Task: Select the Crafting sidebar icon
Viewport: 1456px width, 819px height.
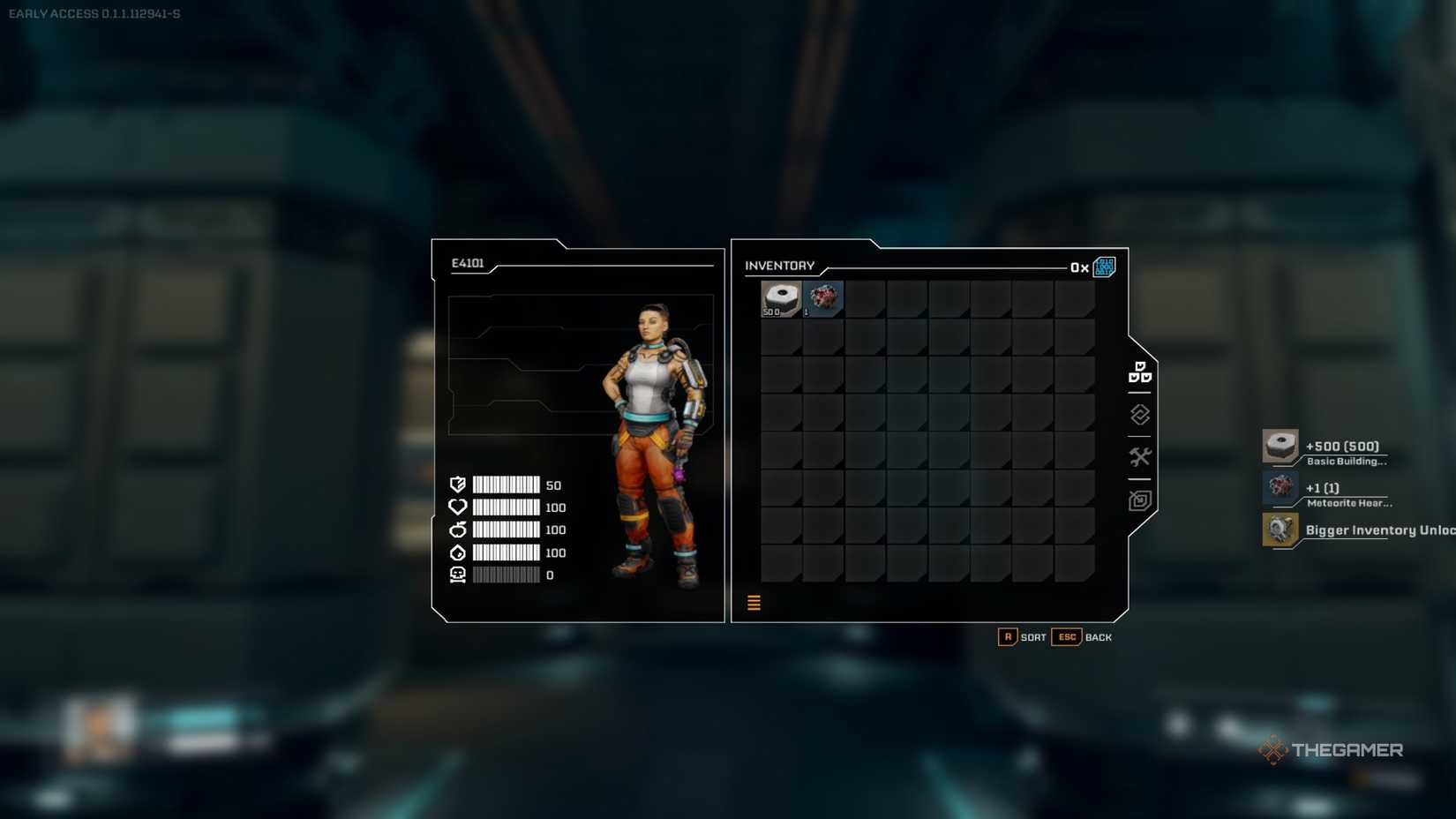Action: coord(1140,413)
